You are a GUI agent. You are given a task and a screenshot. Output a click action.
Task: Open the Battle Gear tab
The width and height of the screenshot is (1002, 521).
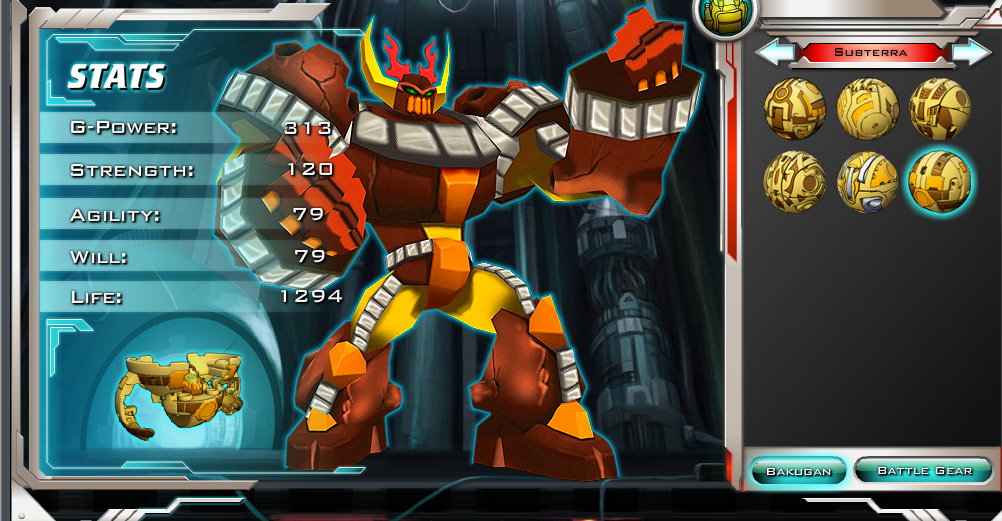point(924,470)
